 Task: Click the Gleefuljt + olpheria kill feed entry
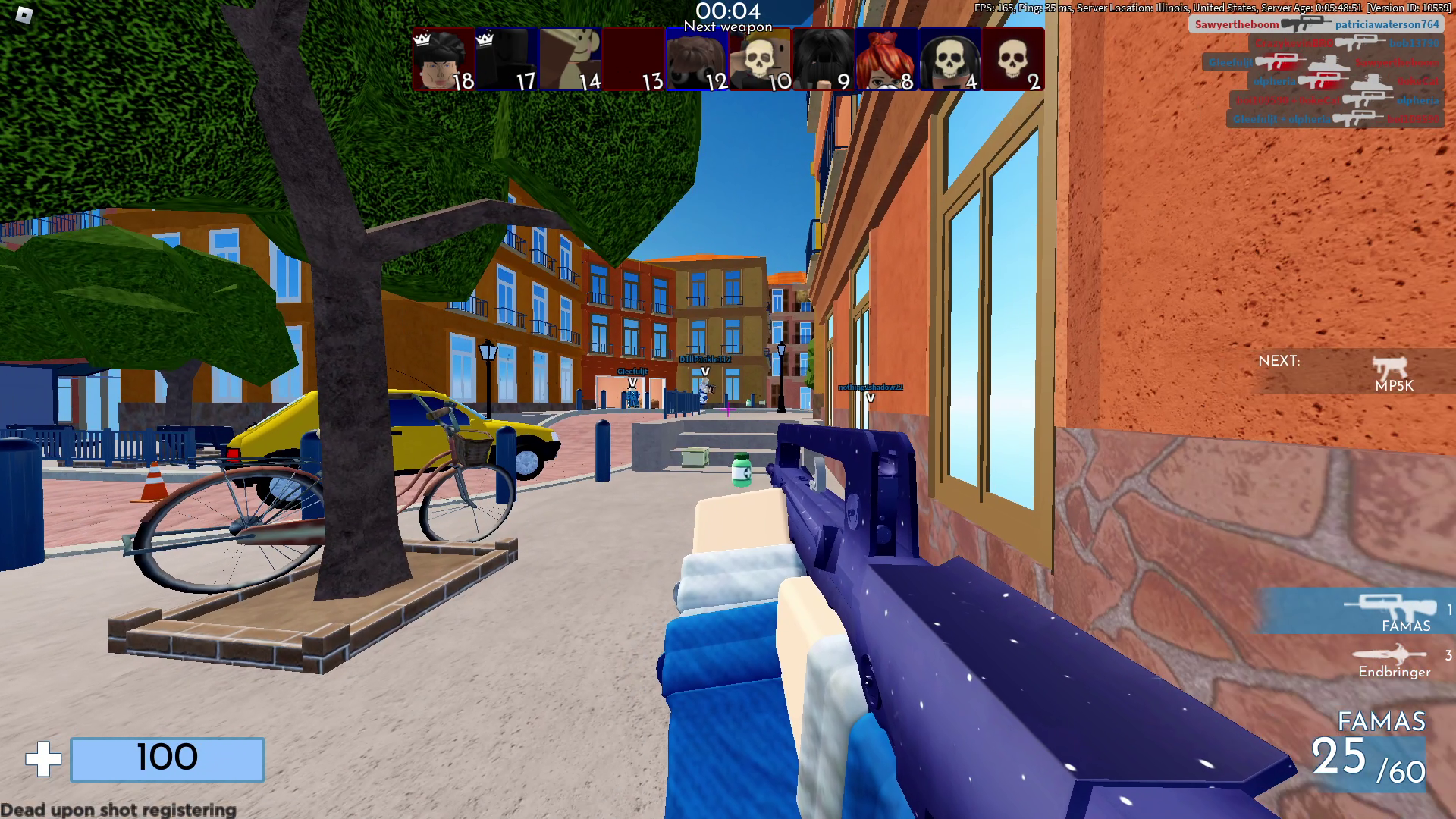pos(1283,120)
